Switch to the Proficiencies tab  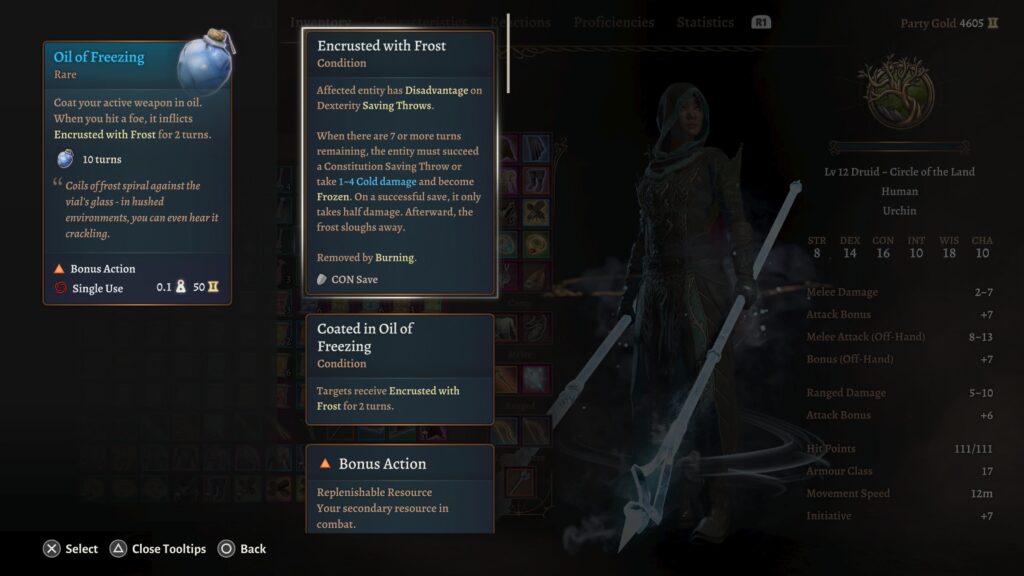coord(613,22)
